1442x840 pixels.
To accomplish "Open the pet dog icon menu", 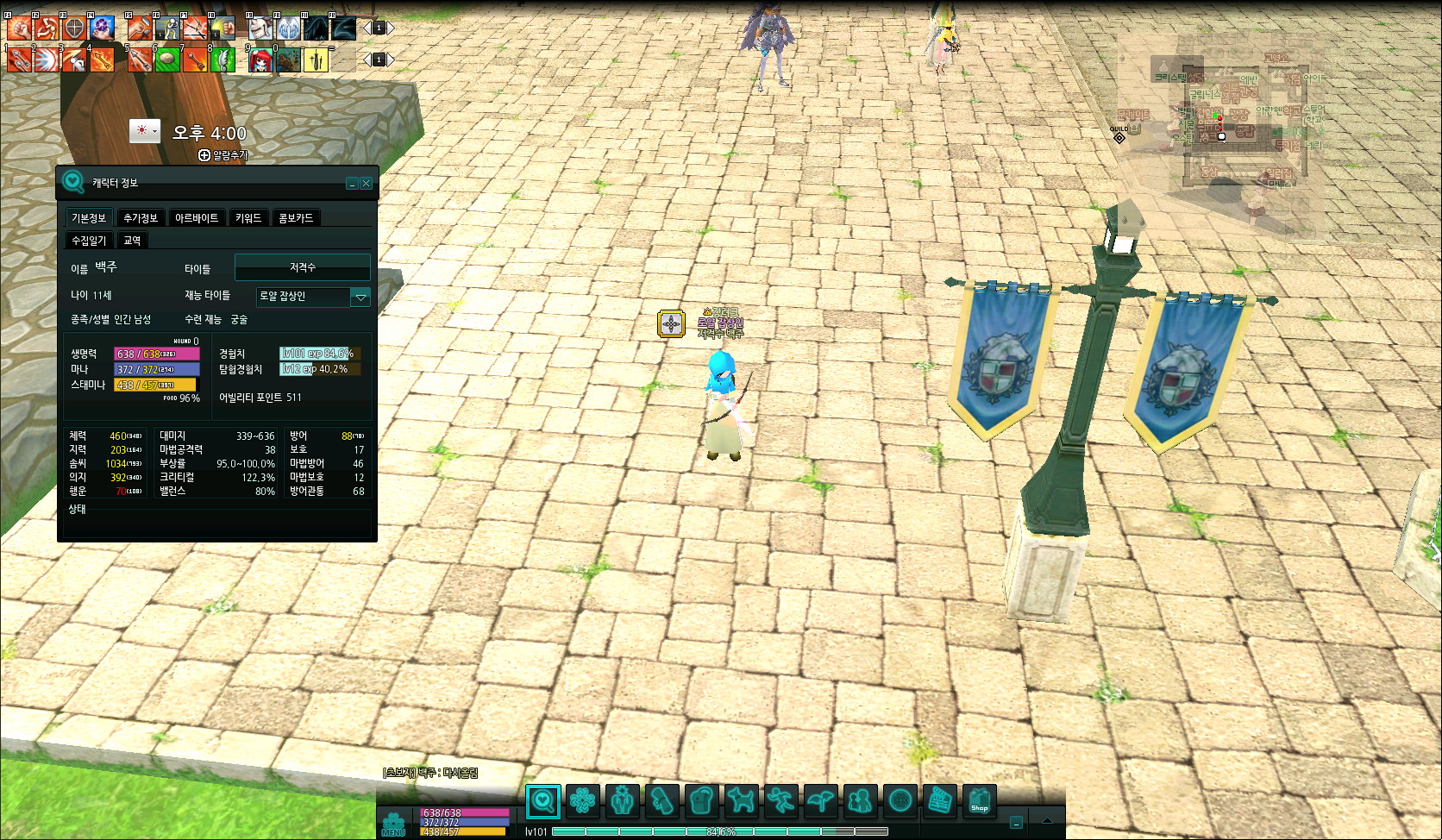I will coord(741,801).
